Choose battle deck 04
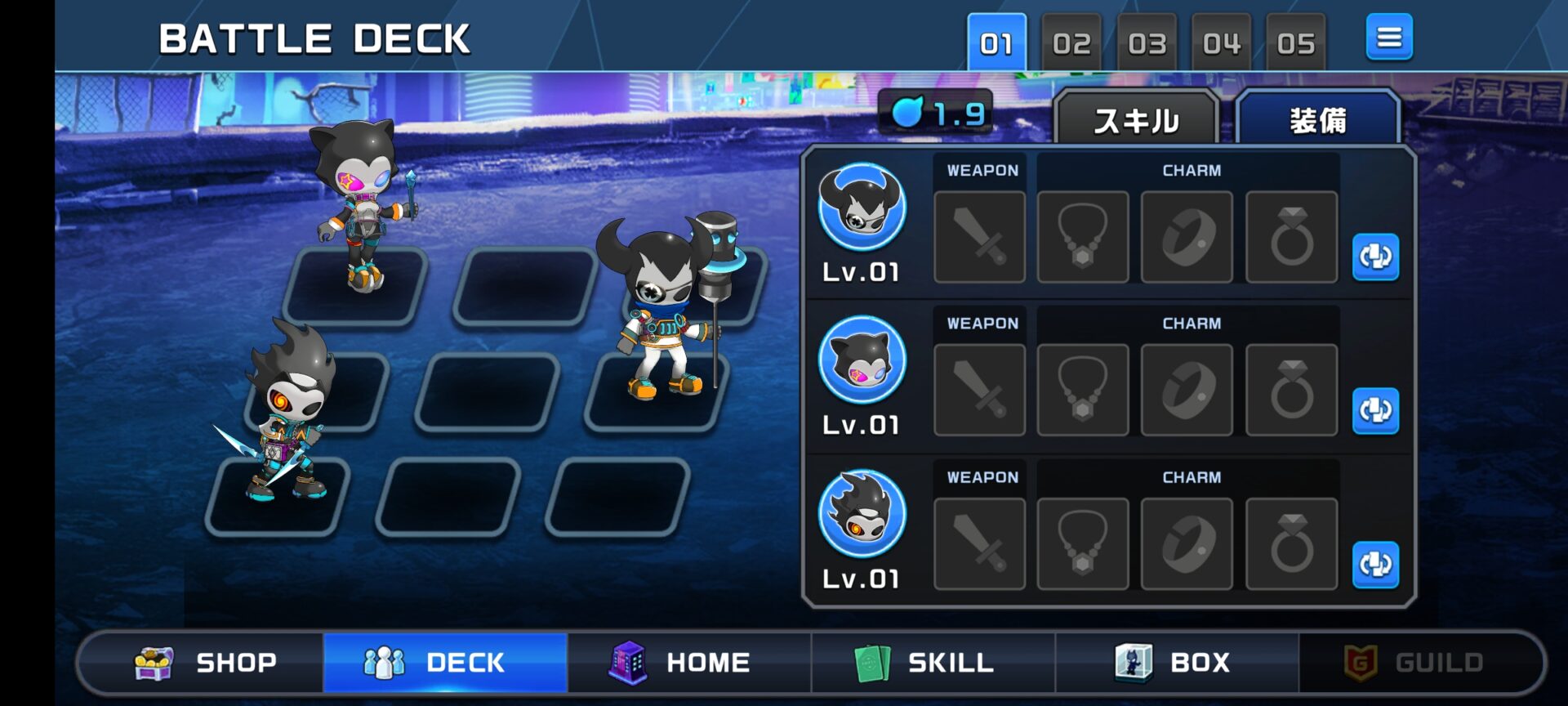Image resolution: width=1568 pixels, height=706 pixels. coord(1221,42)
